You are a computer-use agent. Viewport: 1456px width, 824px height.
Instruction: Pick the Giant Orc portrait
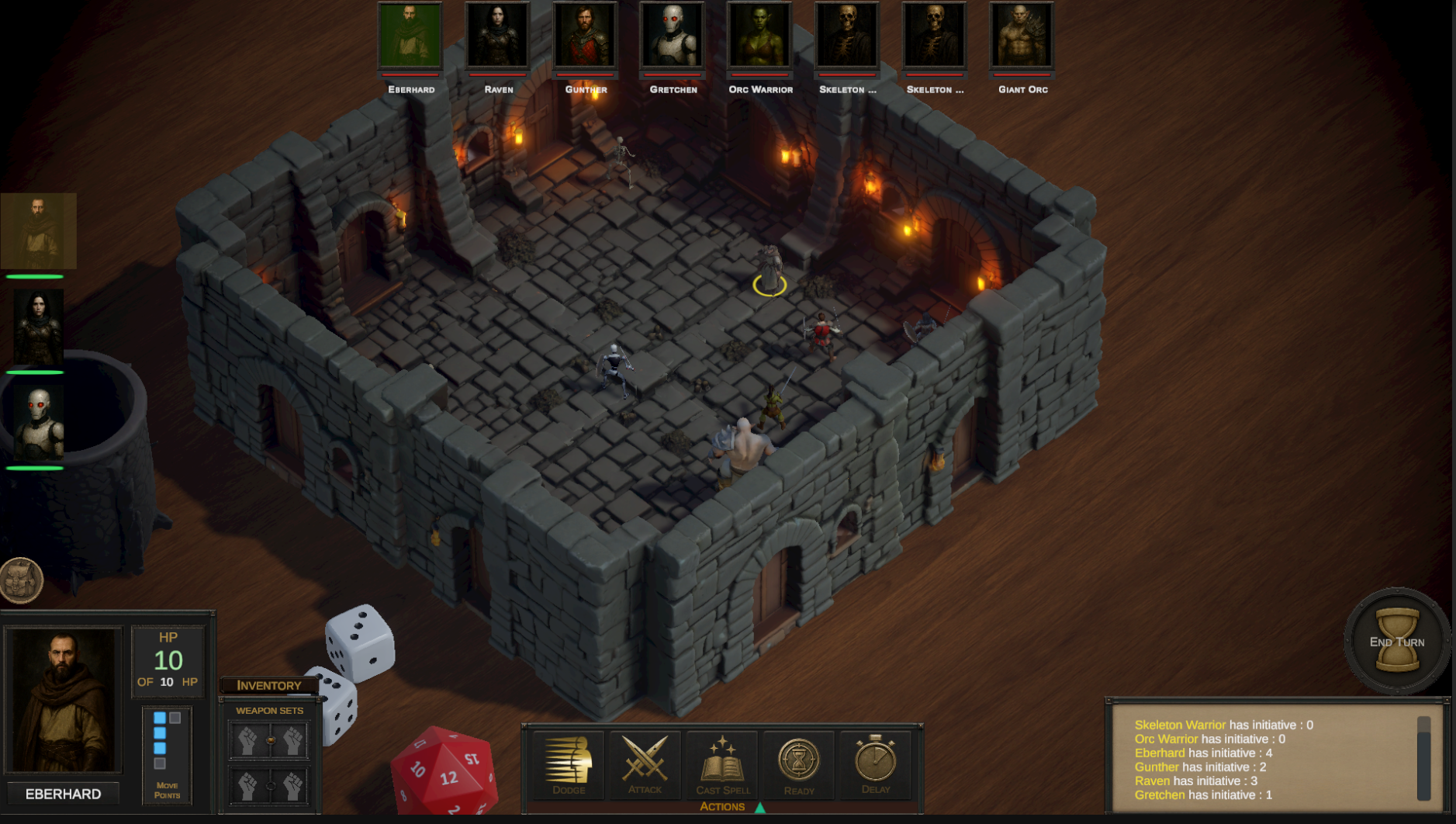[x=1022, y=36]
